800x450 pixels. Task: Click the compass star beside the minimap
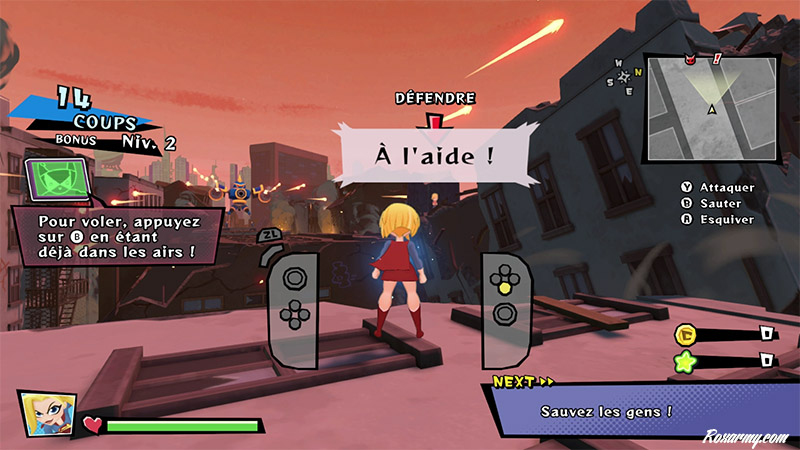626,75
